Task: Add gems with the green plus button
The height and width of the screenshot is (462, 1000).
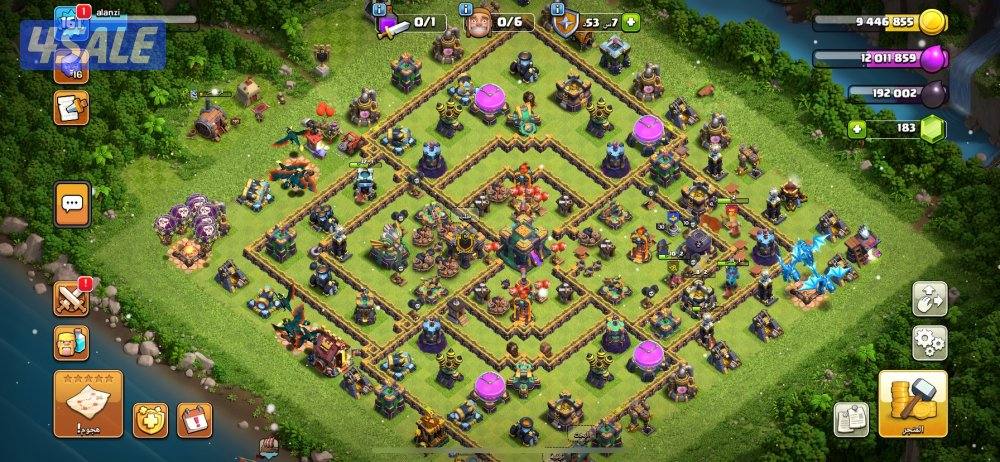Action: pyautogui.click(x=856, y=128)
